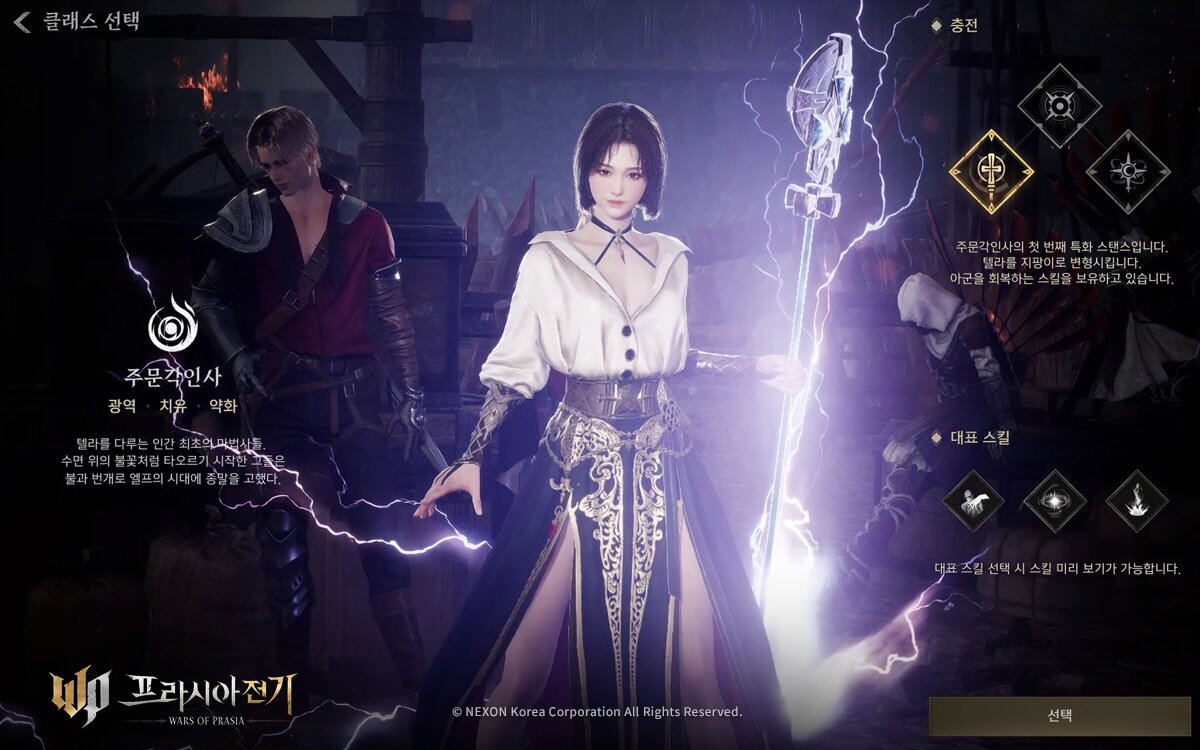Preview the glowing orb burst signature skill
The width and height of the screenshot is (1200, 750).
(x=1055, y=501)
